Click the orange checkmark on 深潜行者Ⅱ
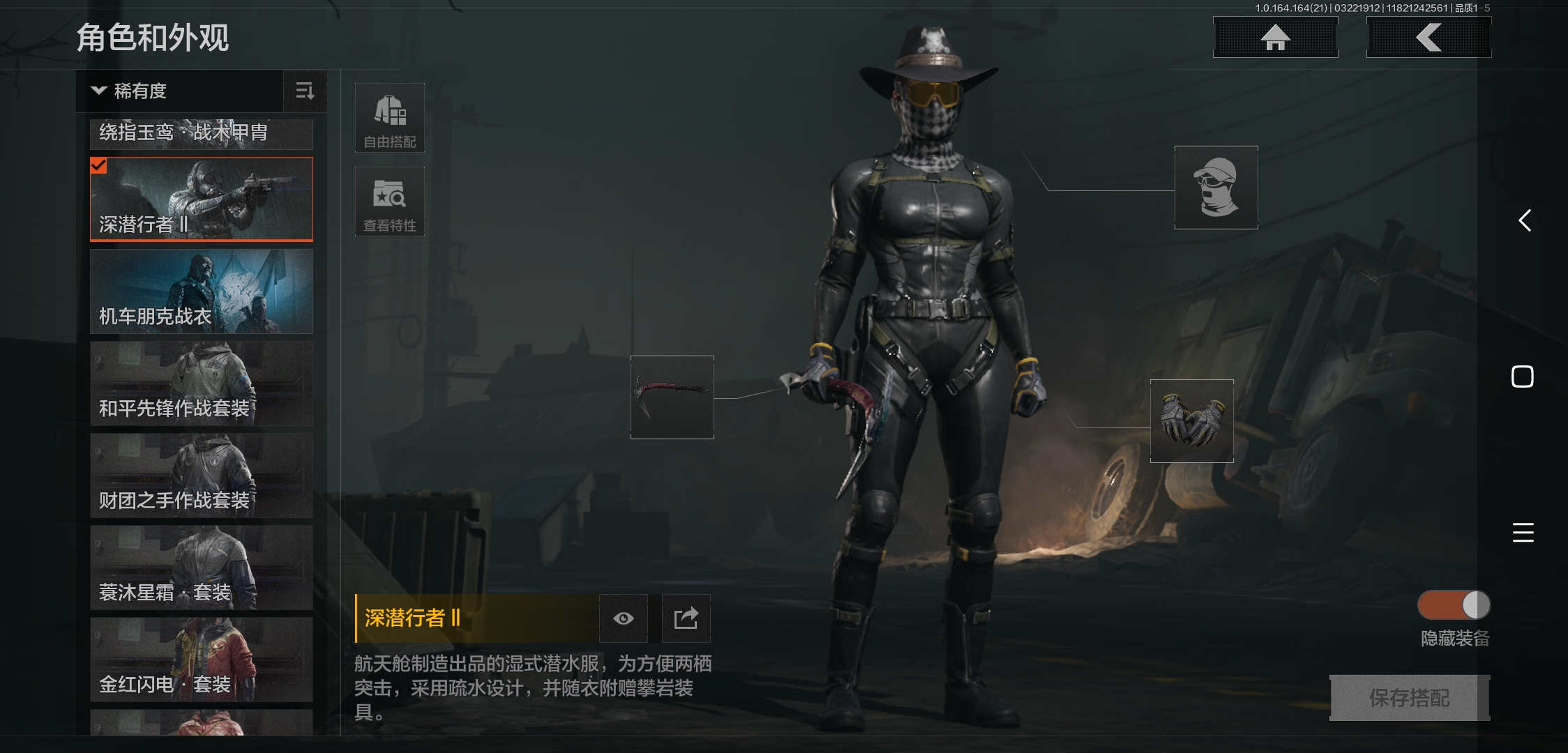The width and height of the screenshot is (1568, 753). (x=99, y=167)
